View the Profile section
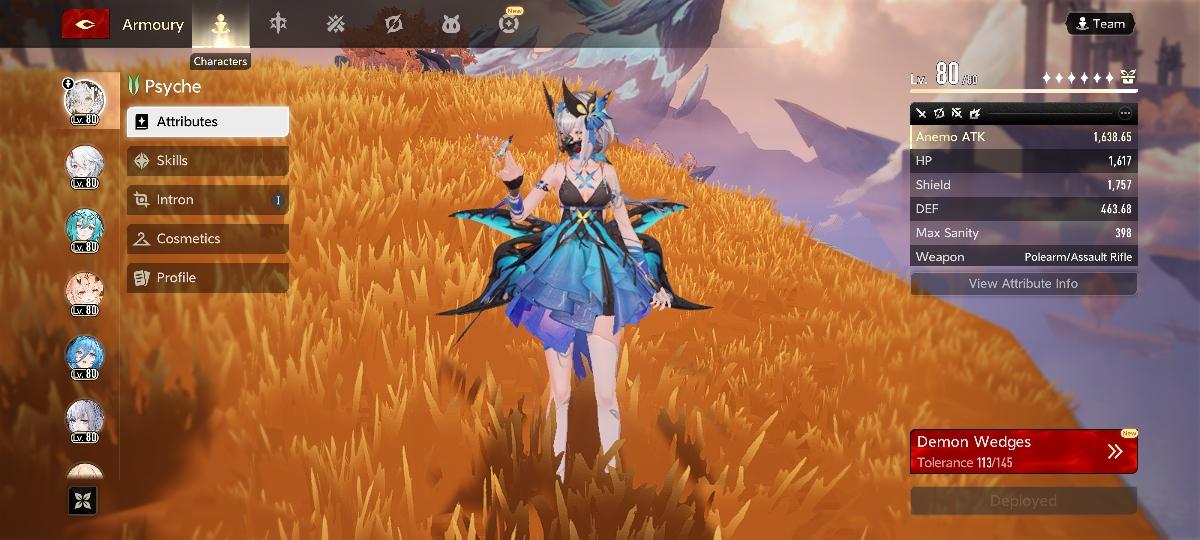The height and width of the screenshot is (540, 1200). pyautogui.click(x=208, y=278)
